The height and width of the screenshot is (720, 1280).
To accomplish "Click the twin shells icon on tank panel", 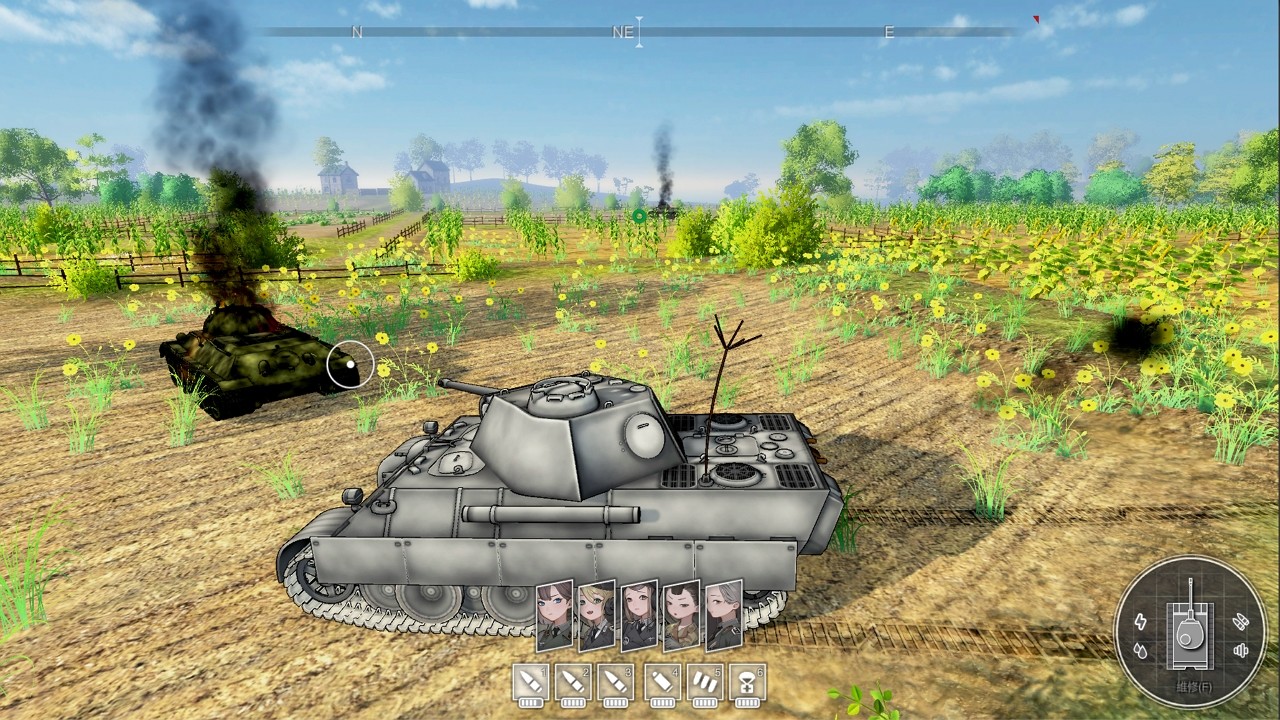I will [x=1241, y=621].
